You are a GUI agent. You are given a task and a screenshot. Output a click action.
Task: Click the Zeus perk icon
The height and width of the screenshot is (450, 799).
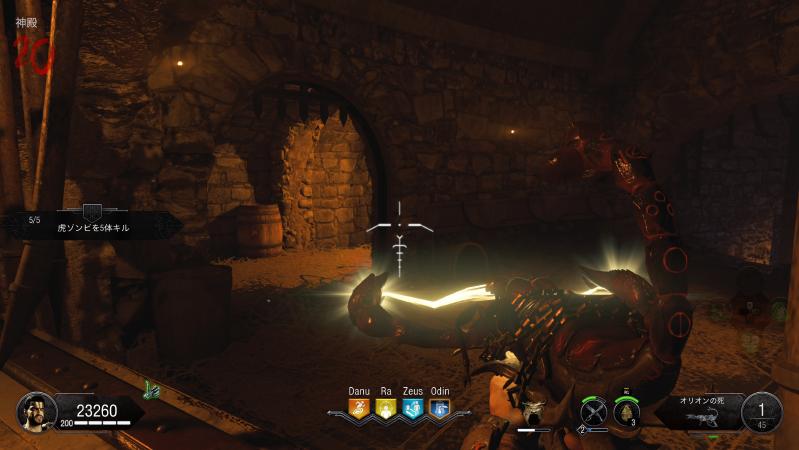coord(412,407)
